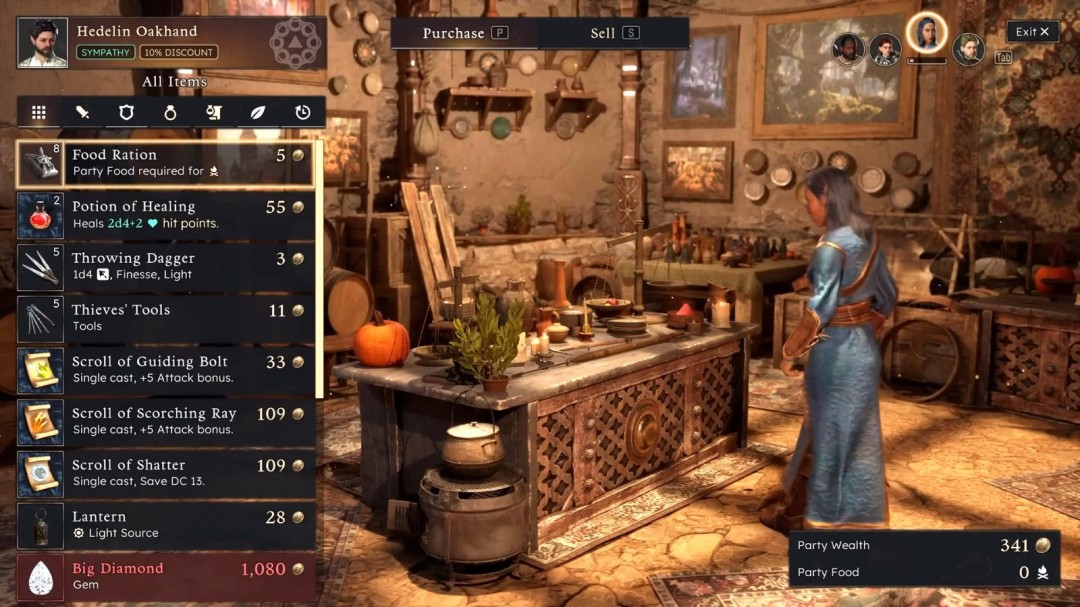Select the Lantern item row
The image size is (1080, 607).
(166, 525)
